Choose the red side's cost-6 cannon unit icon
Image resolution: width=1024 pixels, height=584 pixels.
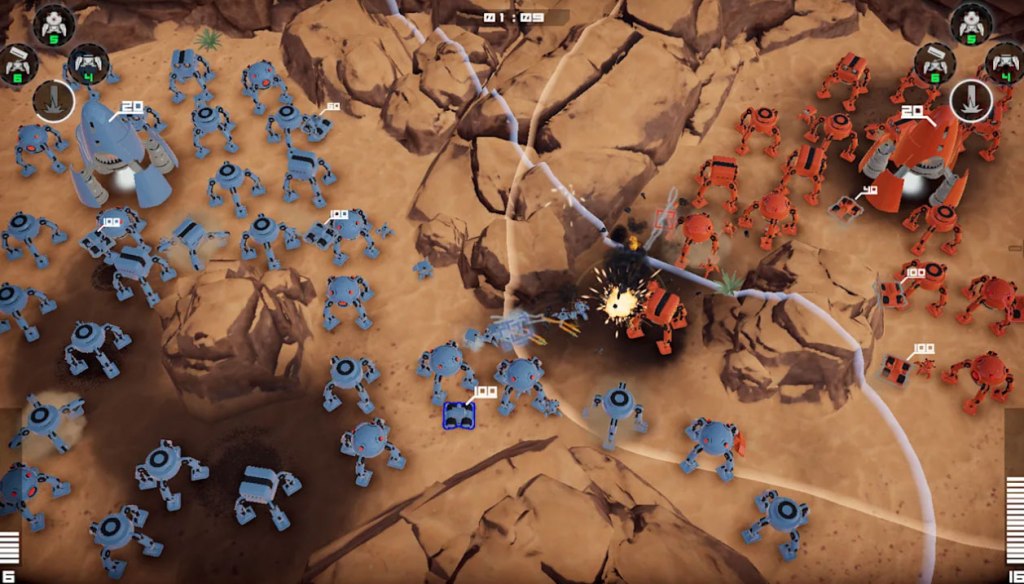[x=934, y=63]
